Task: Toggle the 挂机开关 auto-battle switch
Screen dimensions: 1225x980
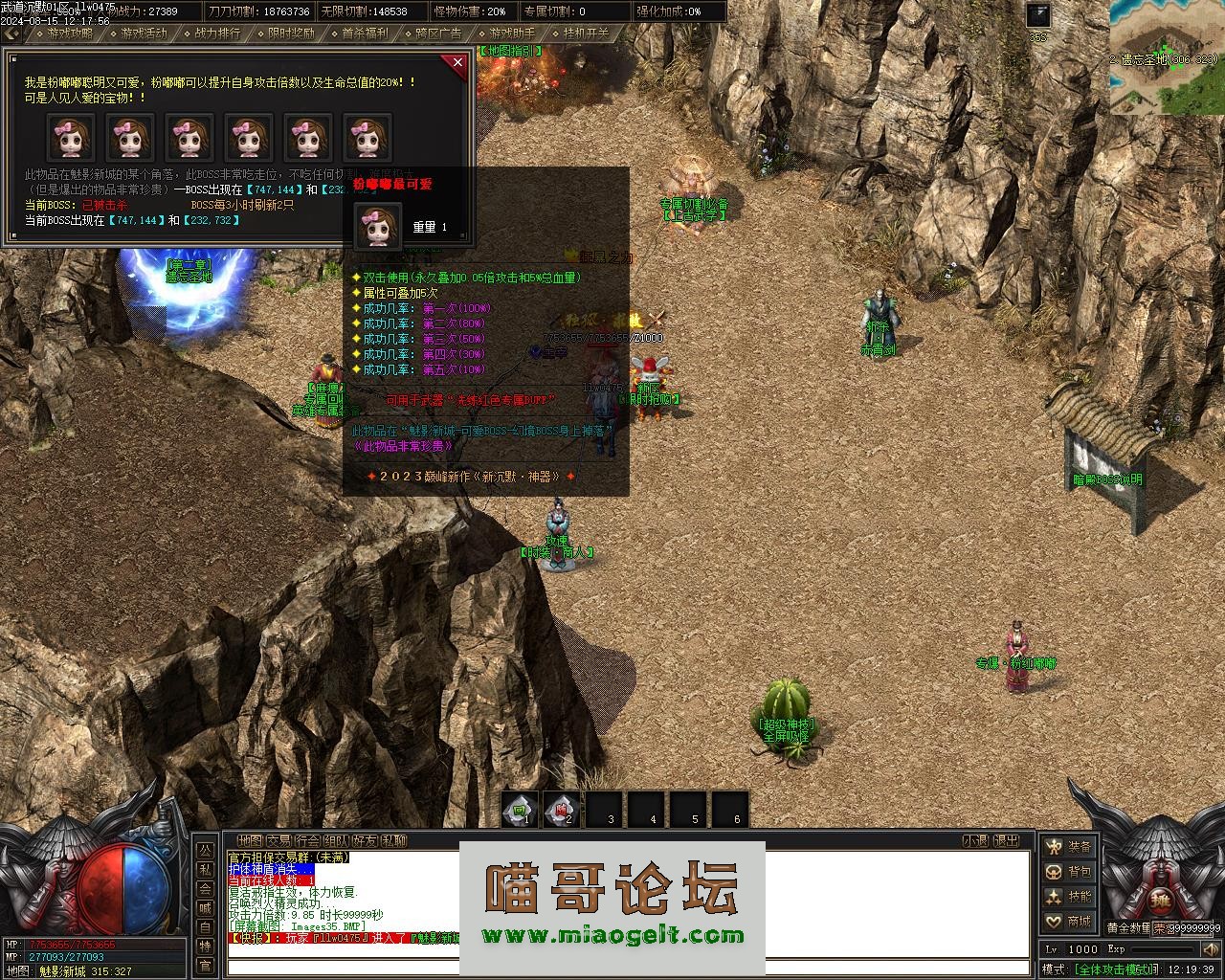Action: tap(586, 33)
